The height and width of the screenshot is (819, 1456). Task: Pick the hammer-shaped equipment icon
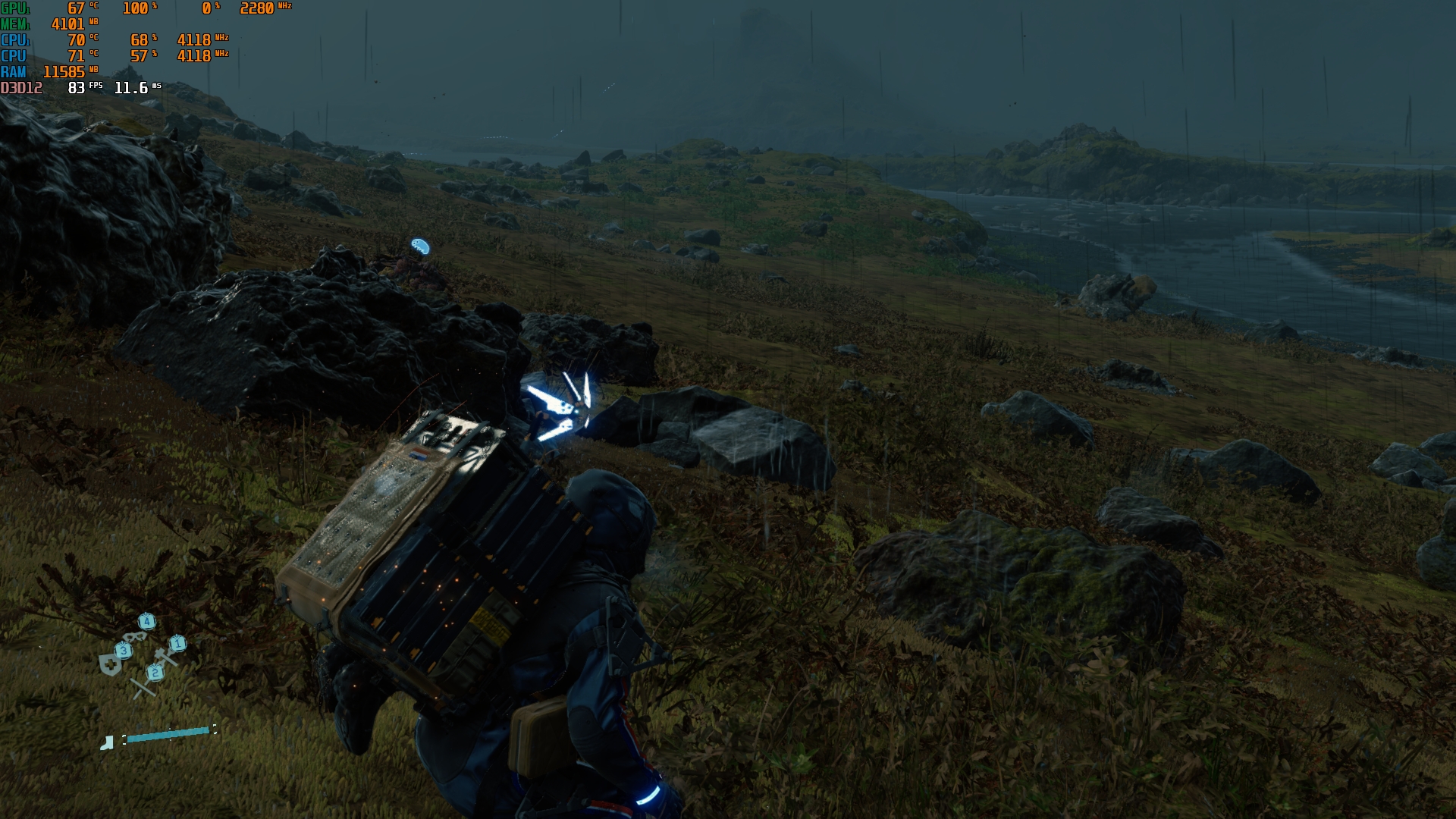[x=165, y=657]
